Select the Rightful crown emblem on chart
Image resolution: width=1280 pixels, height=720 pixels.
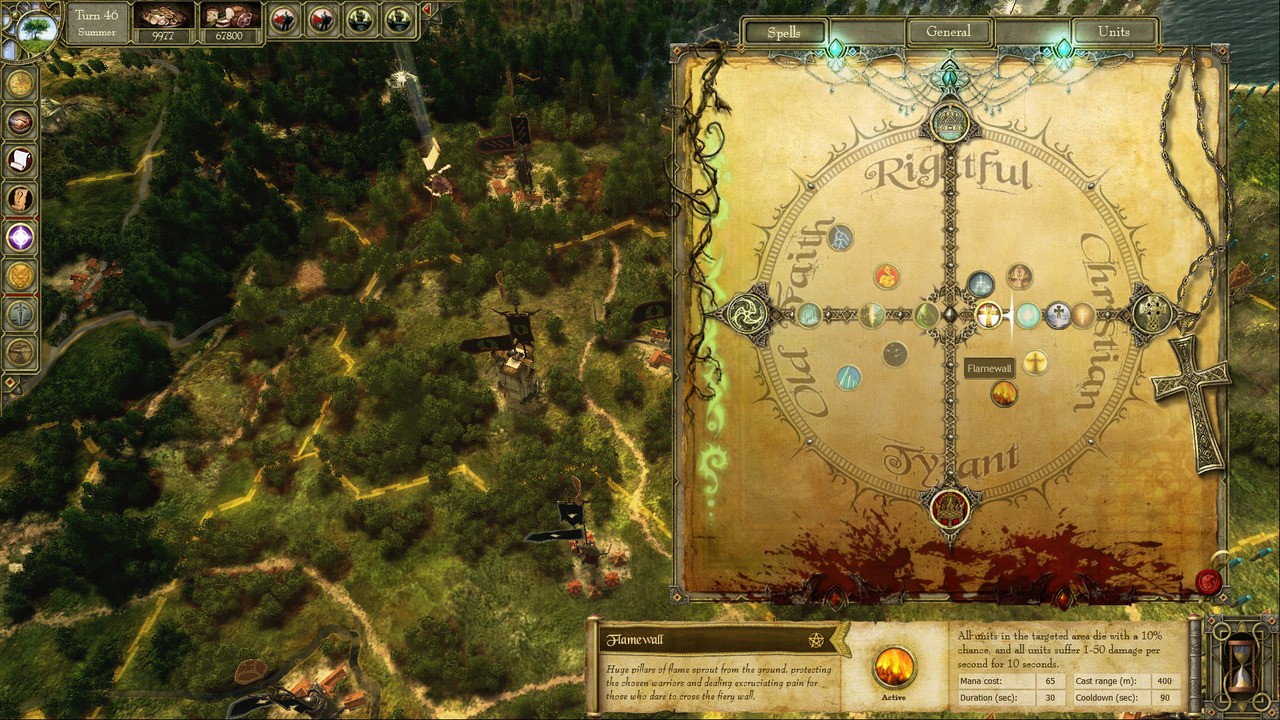(949, 123)
